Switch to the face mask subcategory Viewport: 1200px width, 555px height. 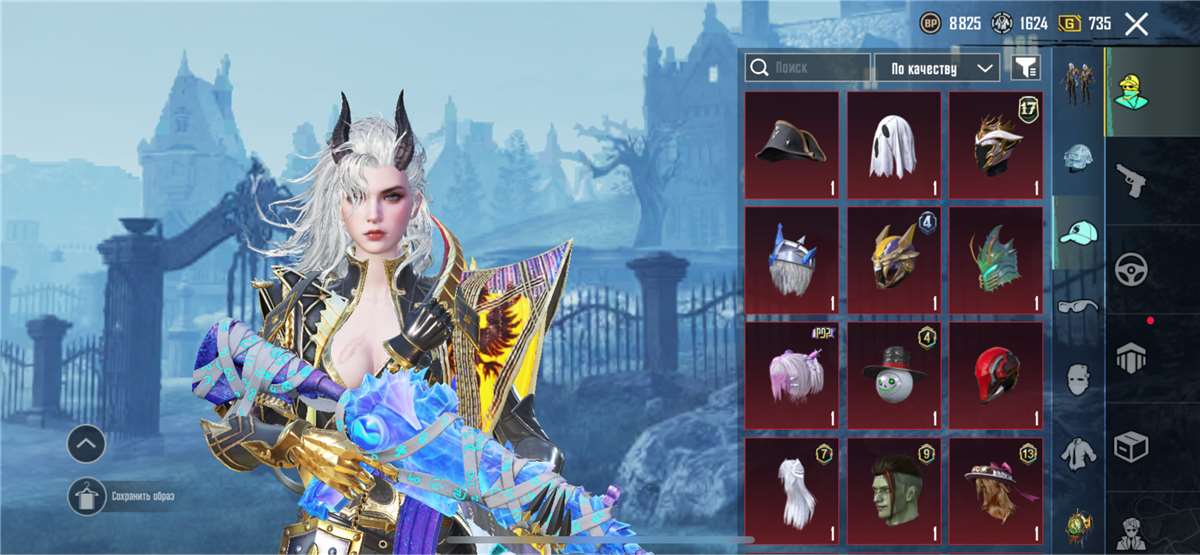tap(1078, 380)
